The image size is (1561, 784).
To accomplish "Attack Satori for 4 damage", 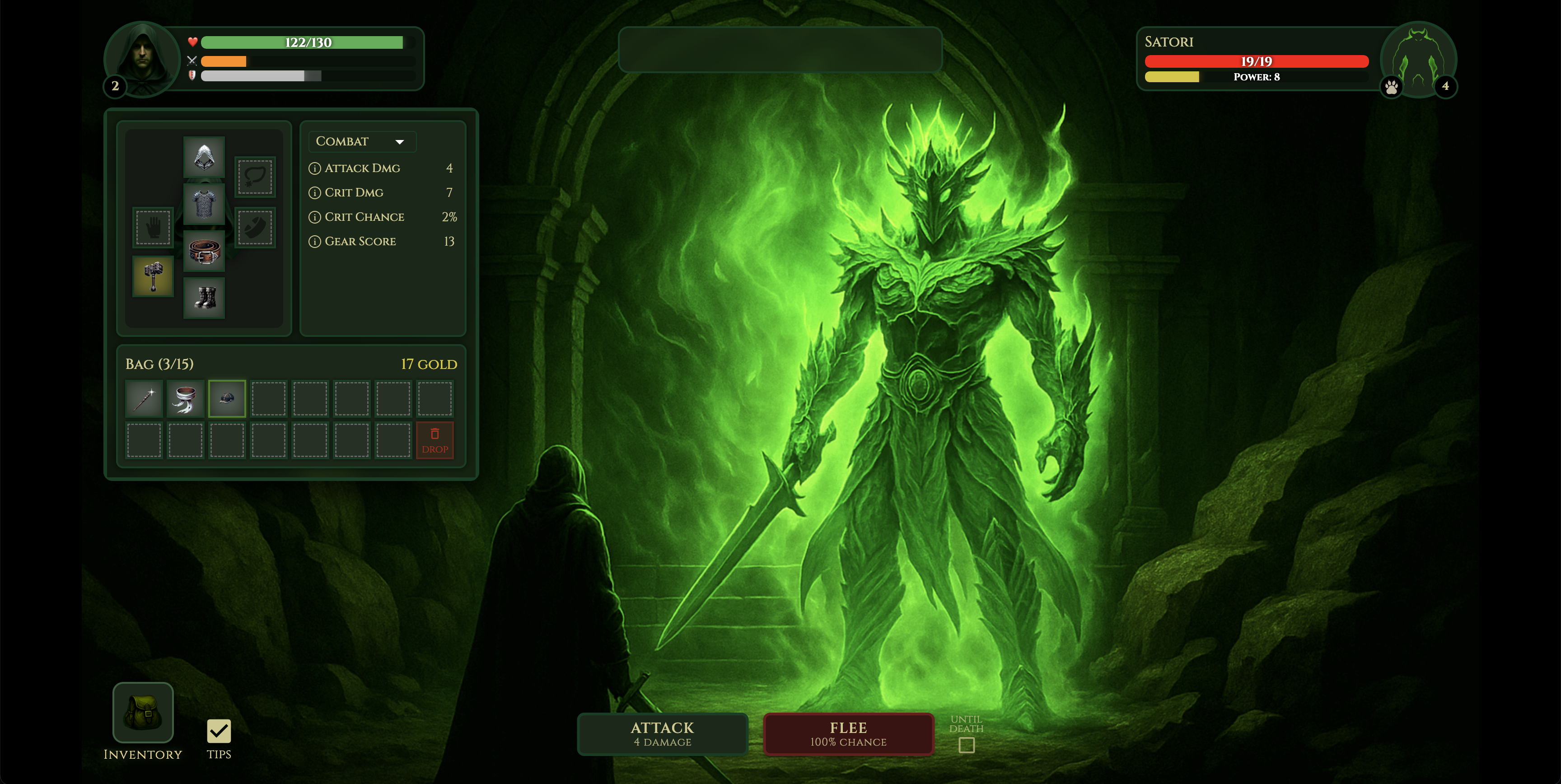I will [662, 734].
